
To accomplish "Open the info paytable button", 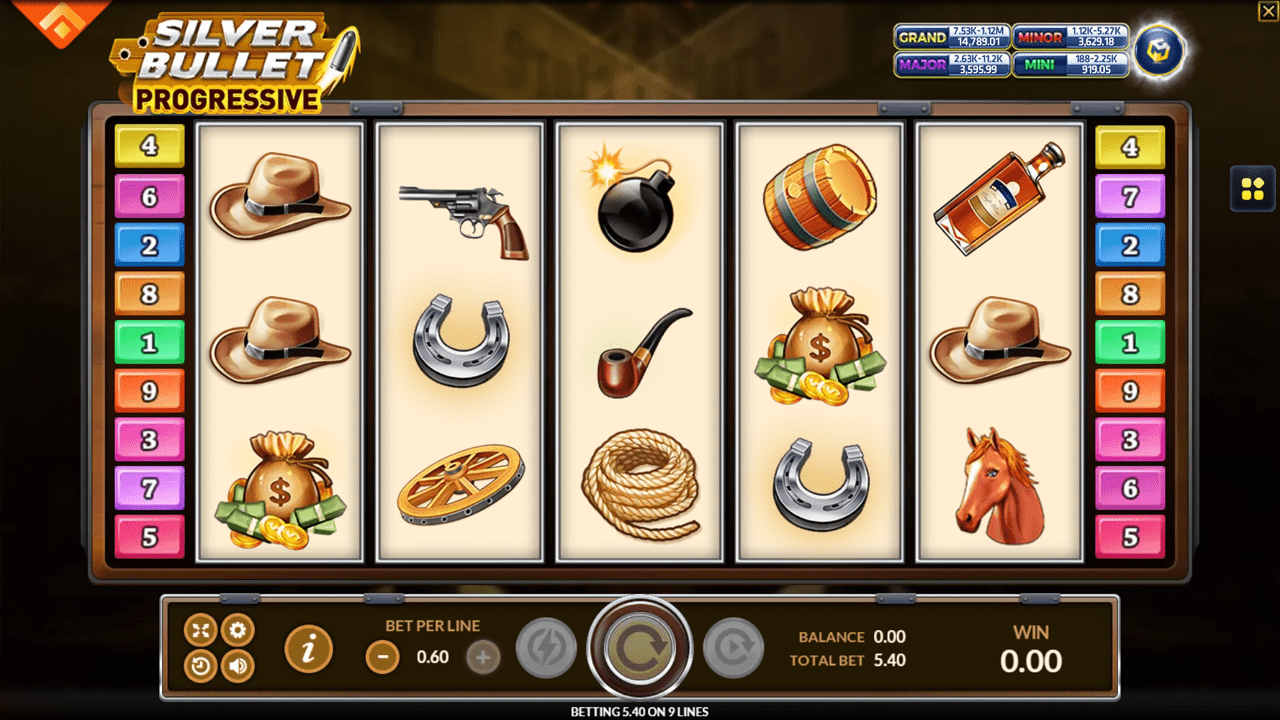I will click(x=309, y=650).
